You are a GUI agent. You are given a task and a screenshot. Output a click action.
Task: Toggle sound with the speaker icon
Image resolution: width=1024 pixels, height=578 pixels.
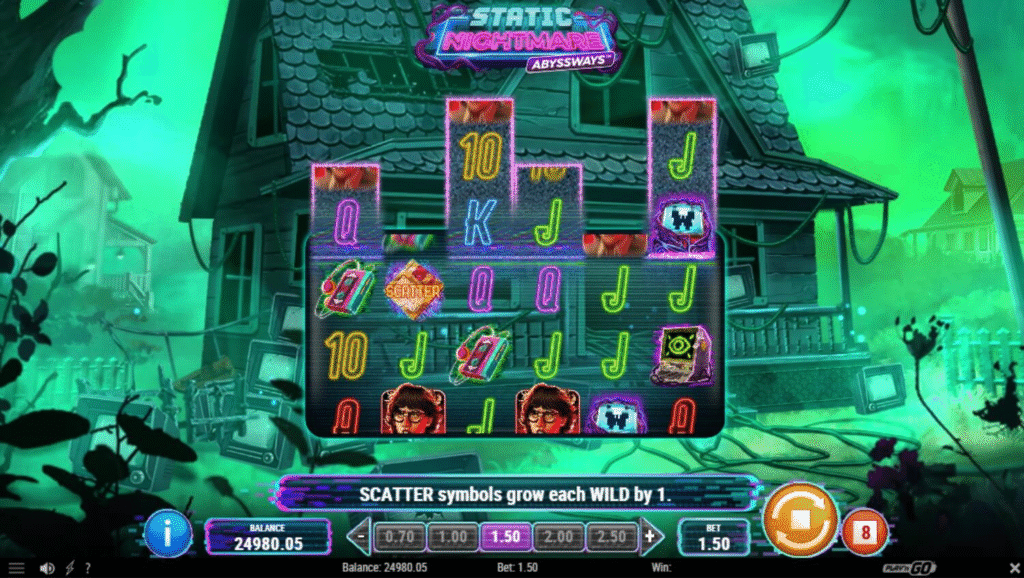(46, 569)
